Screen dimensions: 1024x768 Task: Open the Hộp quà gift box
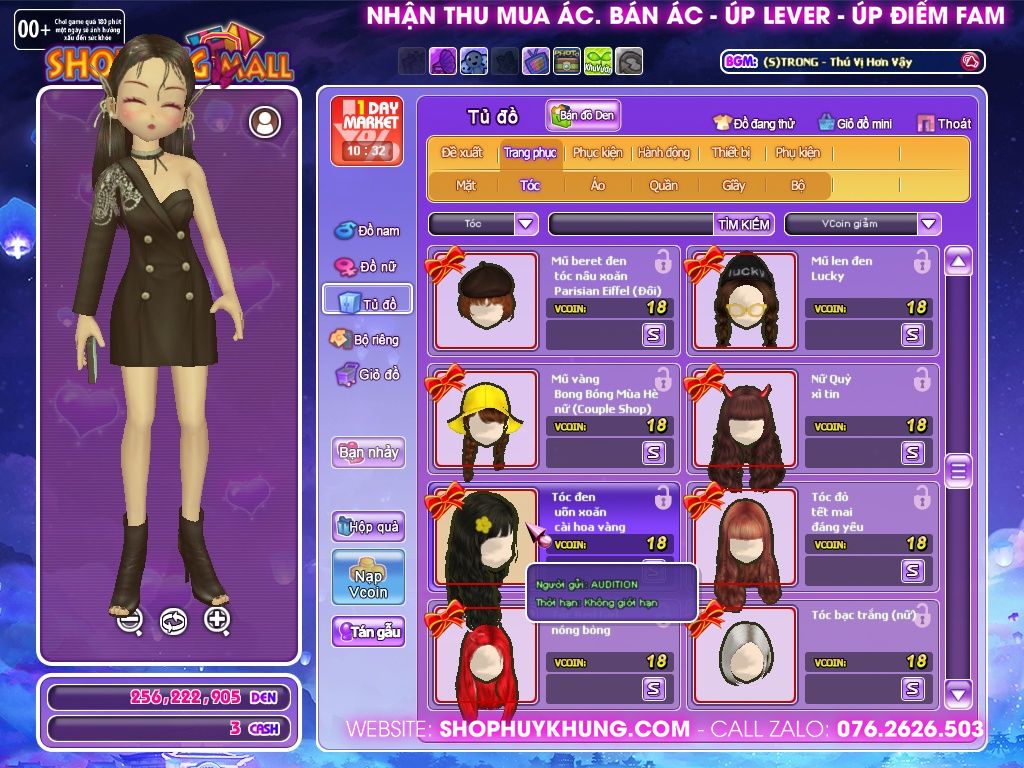coord(368,526)
